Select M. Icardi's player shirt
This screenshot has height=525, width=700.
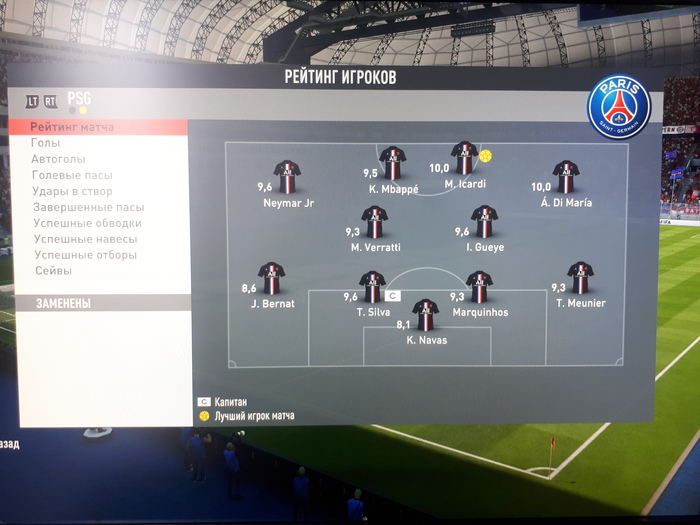(x=464, y=158)
